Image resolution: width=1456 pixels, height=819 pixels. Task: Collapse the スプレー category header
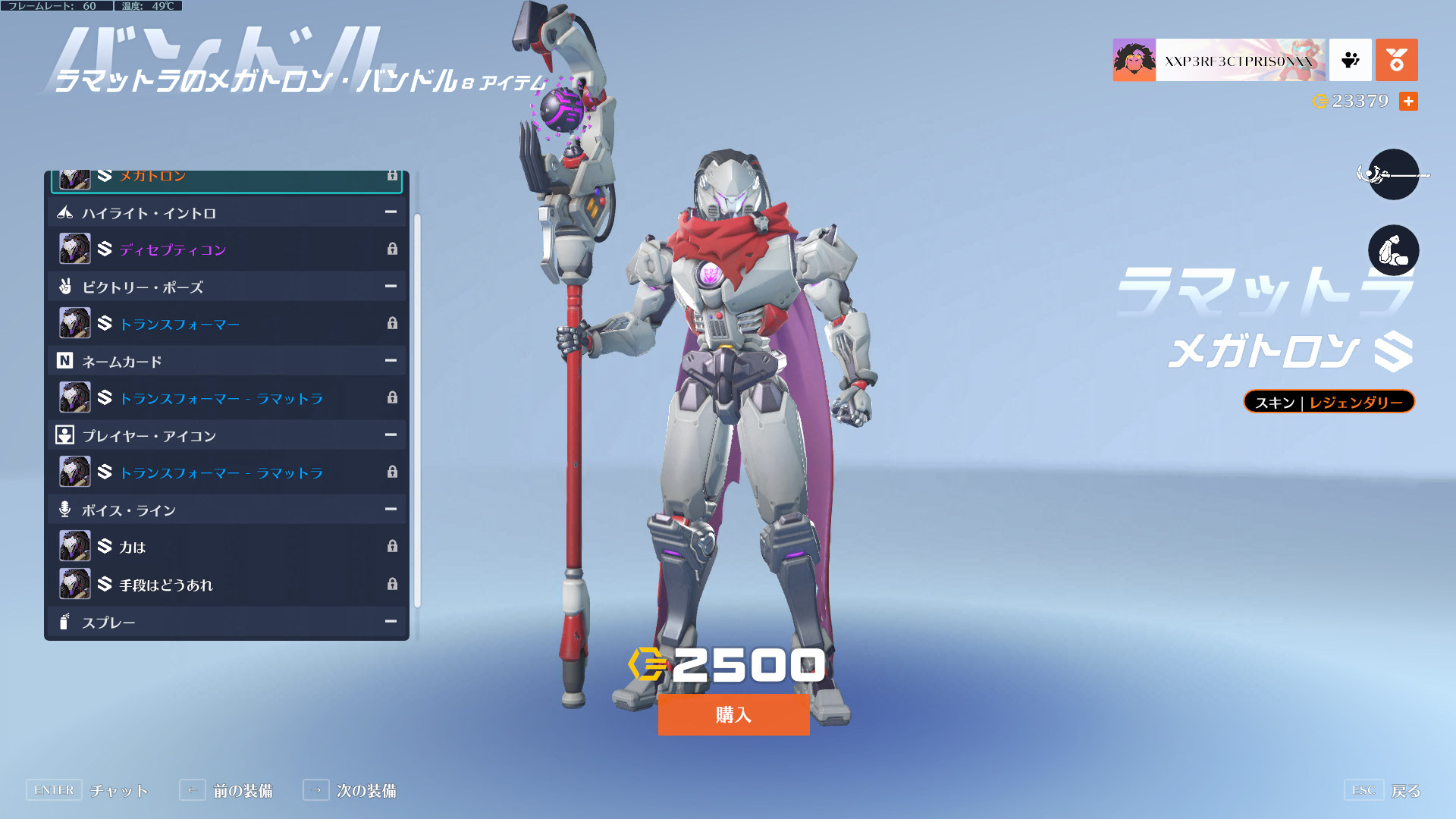(391, 622)
